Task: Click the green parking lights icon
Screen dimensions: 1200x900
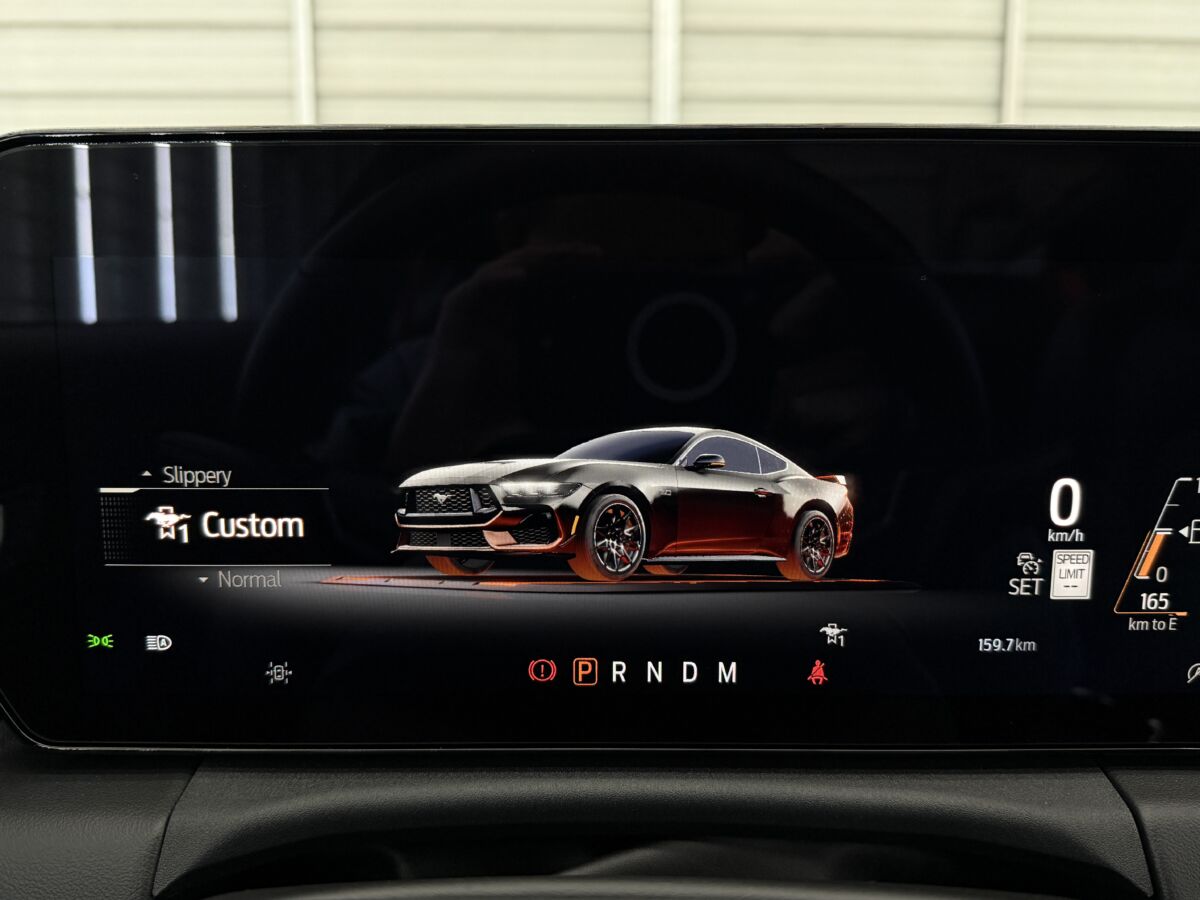Action: click(100, 641)
